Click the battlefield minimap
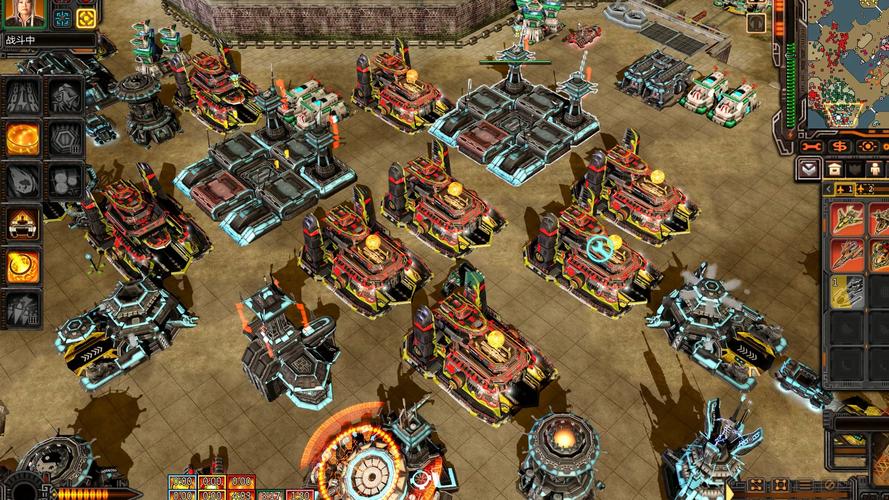Image resolution: width=889 pixels, height=500 pixels. 846,60
